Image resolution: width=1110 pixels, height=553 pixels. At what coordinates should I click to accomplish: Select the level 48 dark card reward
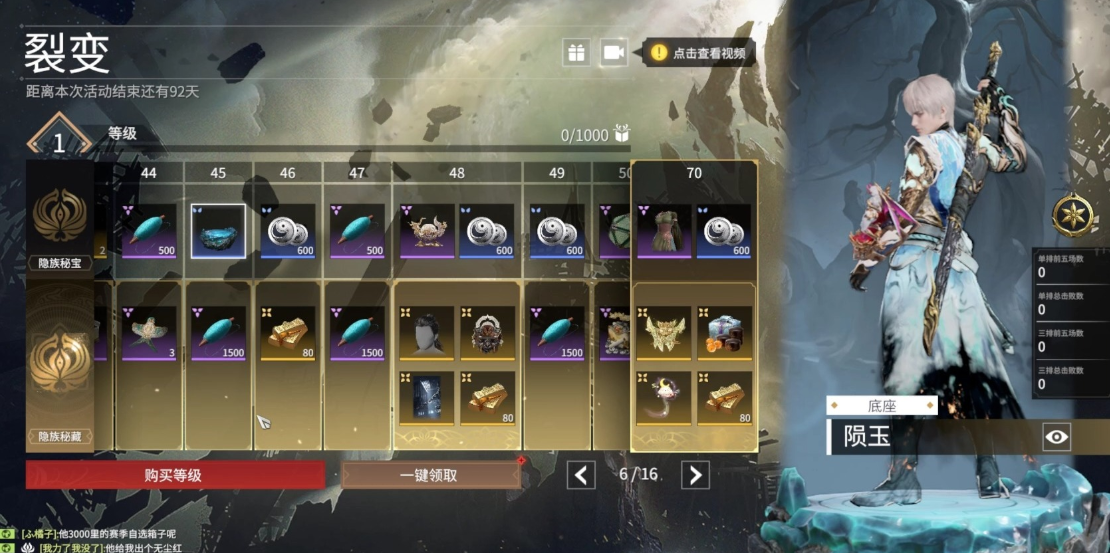click(x=427, y=398)
